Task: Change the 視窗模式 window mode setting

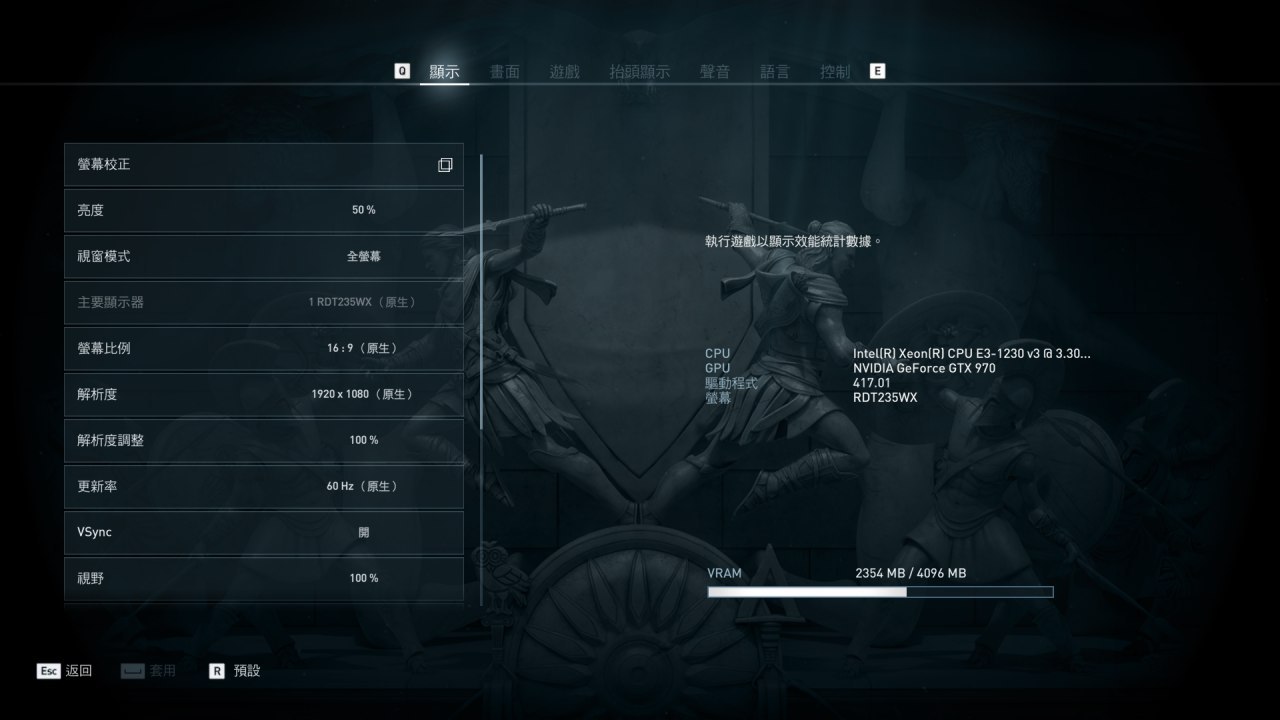Action: click(264, 256)
